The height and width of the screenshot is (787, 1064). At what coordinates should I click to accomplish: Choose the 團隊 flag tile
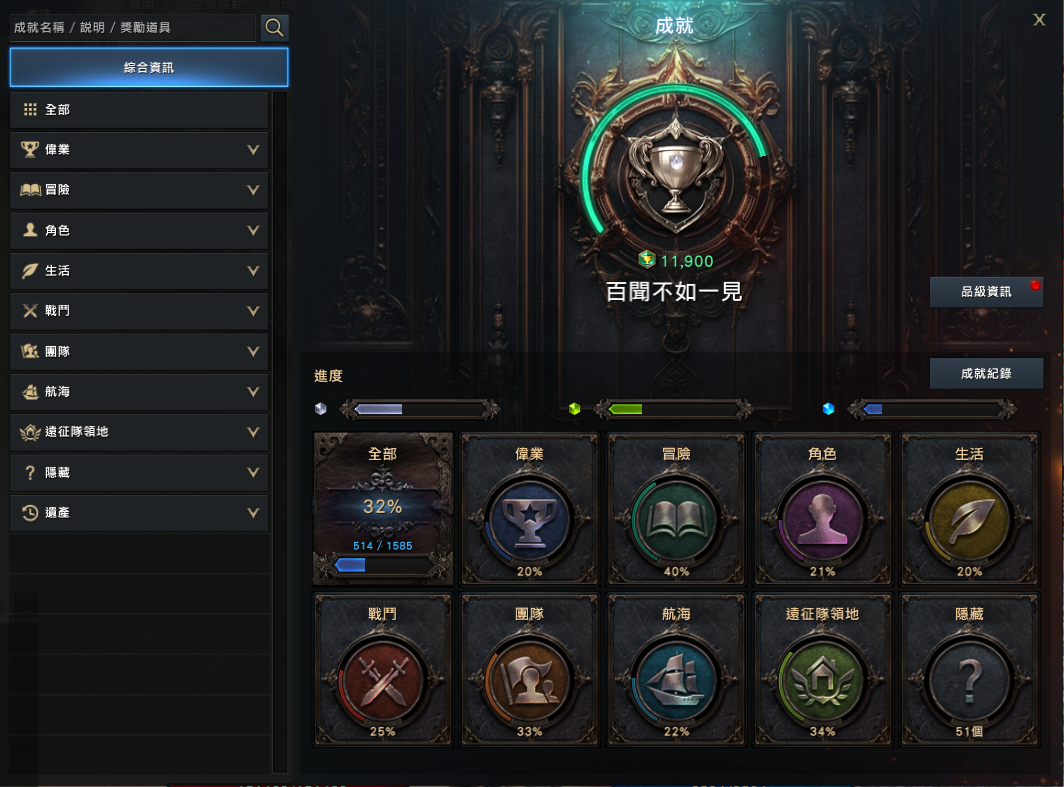(529, 669)
